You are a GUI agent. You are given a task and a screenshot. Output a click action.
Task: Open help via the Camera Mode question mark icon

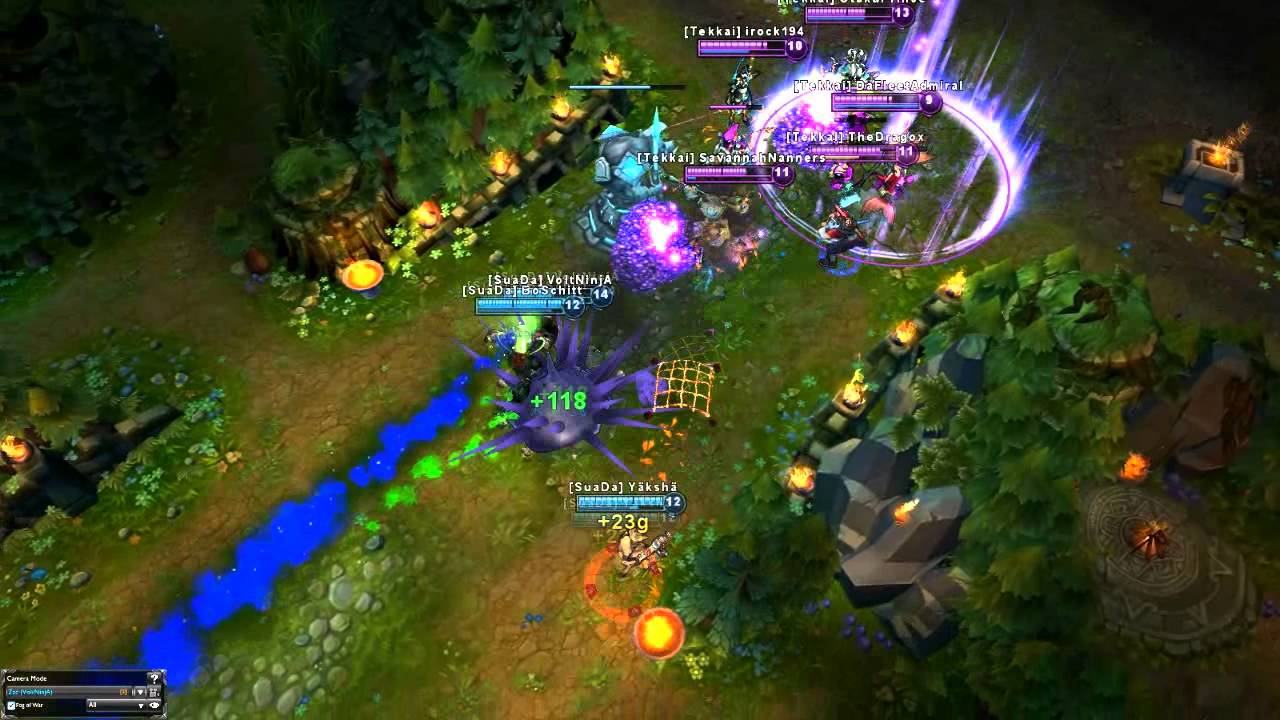[155, 679]
